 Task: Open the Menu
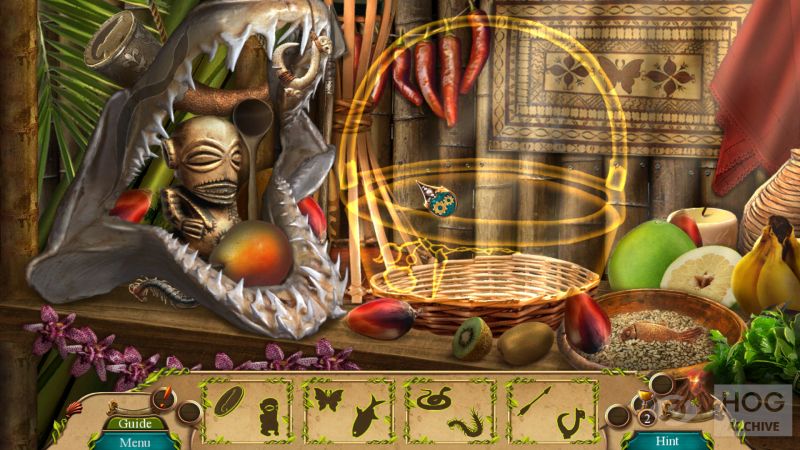[x=134, y=441]
